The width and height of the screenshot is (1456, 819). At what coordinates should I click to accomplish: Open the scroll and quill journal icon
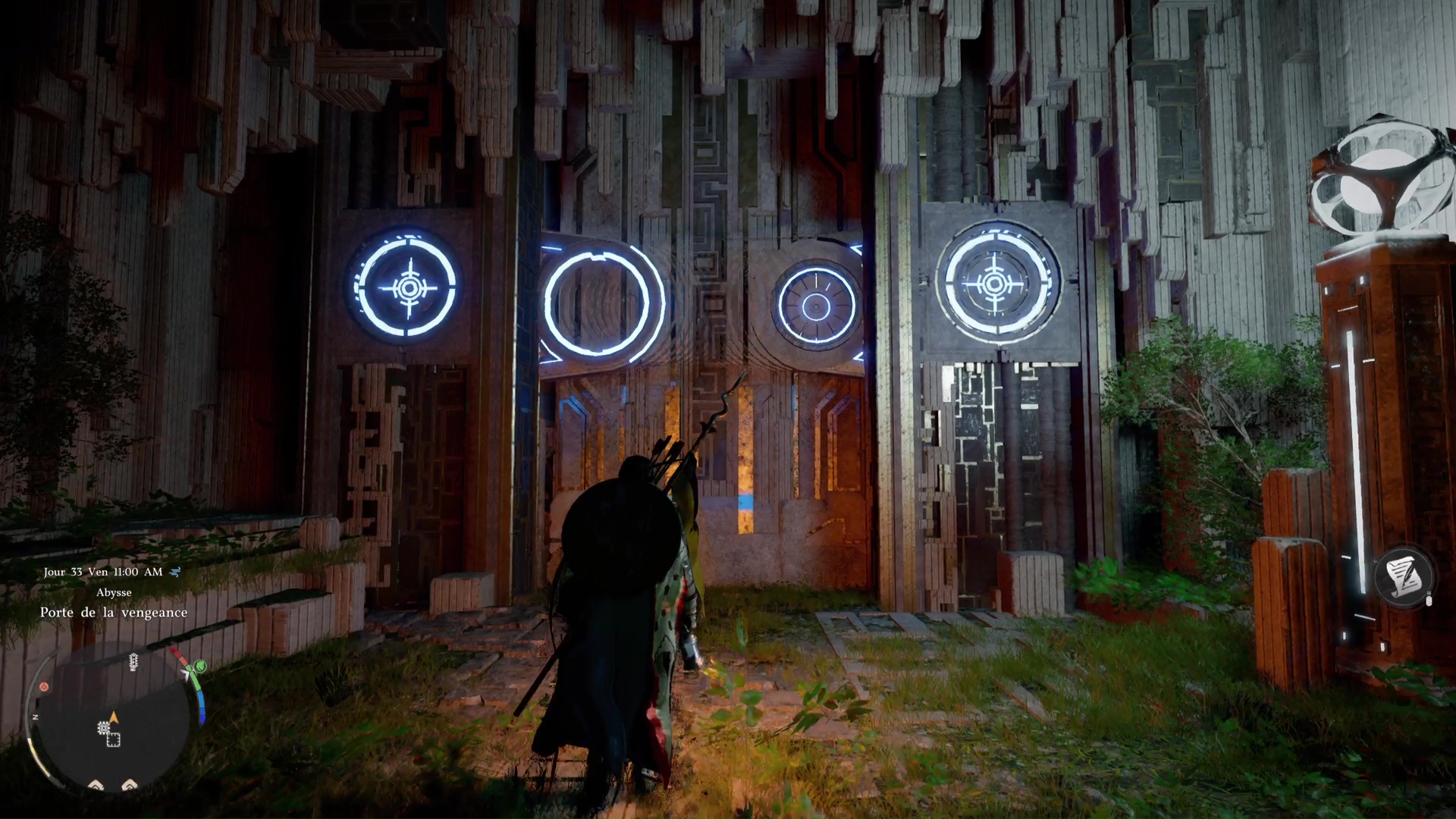point(1402,576)
